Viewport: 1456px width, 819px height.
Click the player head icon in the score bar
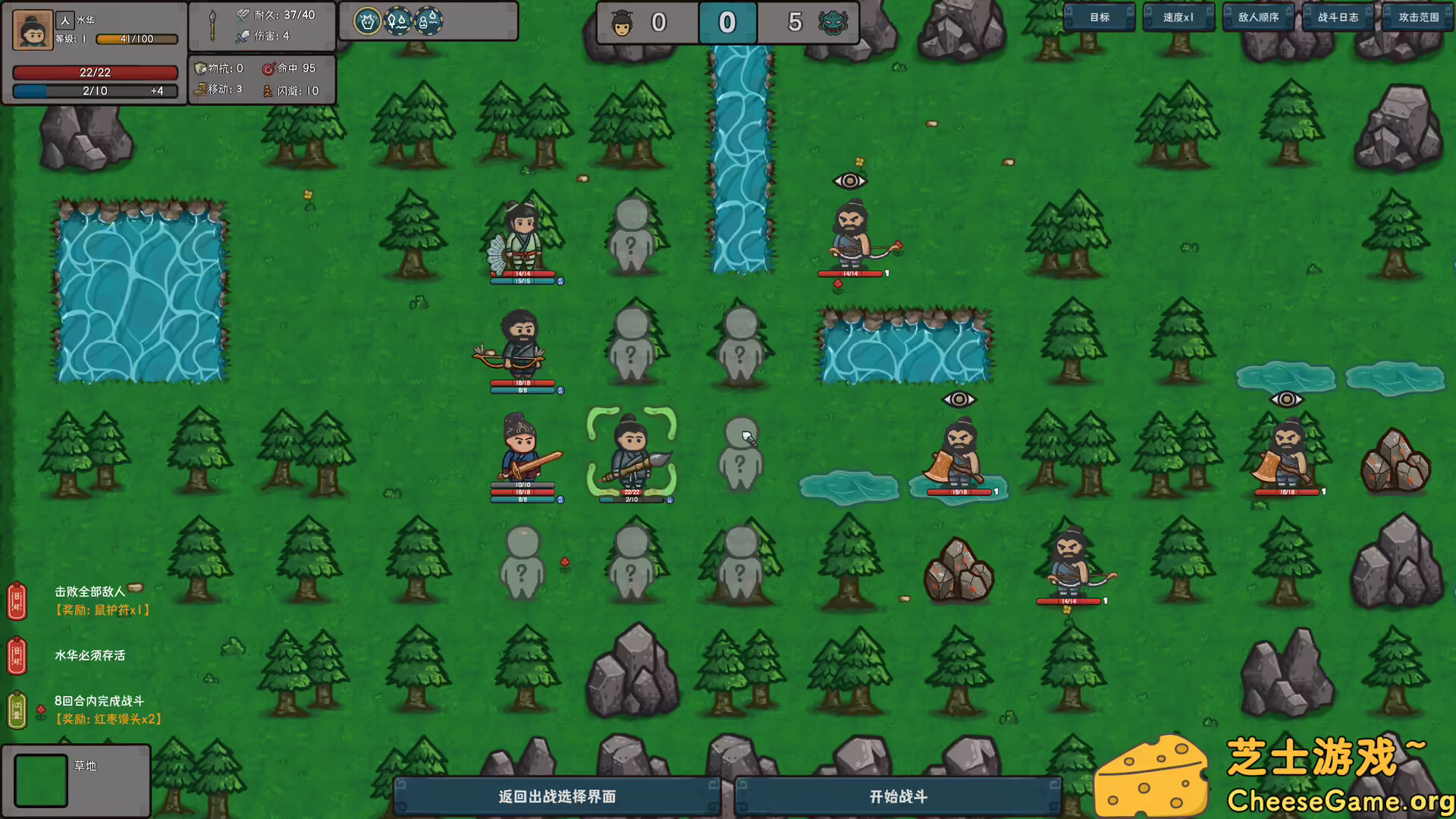[x=623, y=23]
